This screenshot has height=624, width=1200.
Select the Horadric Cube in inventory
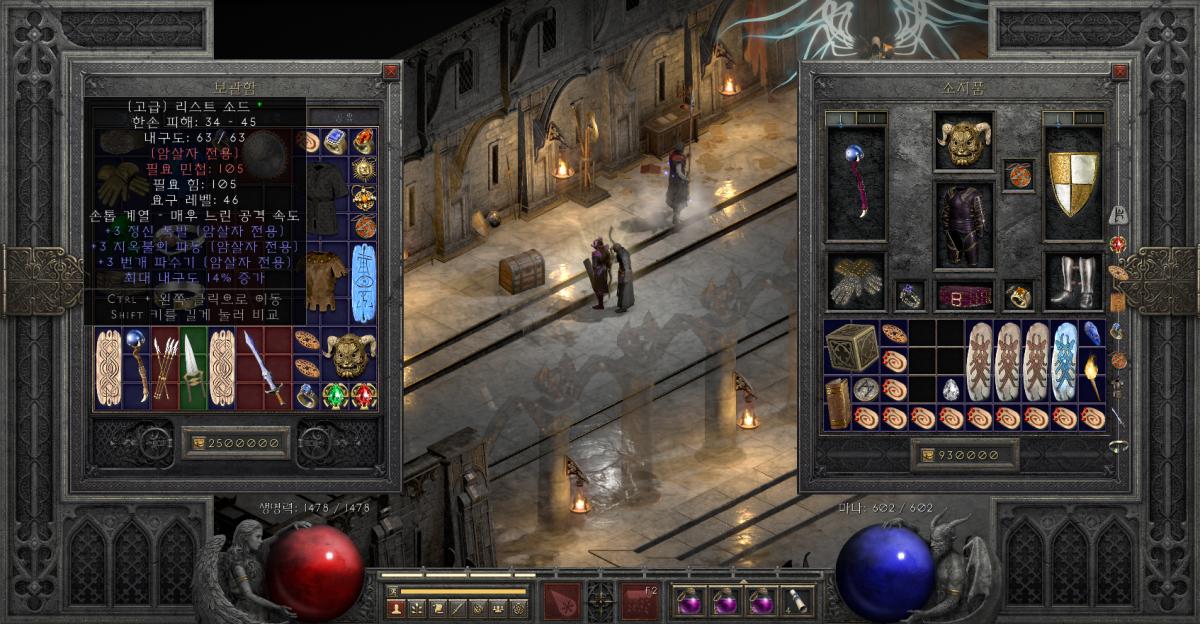[852, 346]
